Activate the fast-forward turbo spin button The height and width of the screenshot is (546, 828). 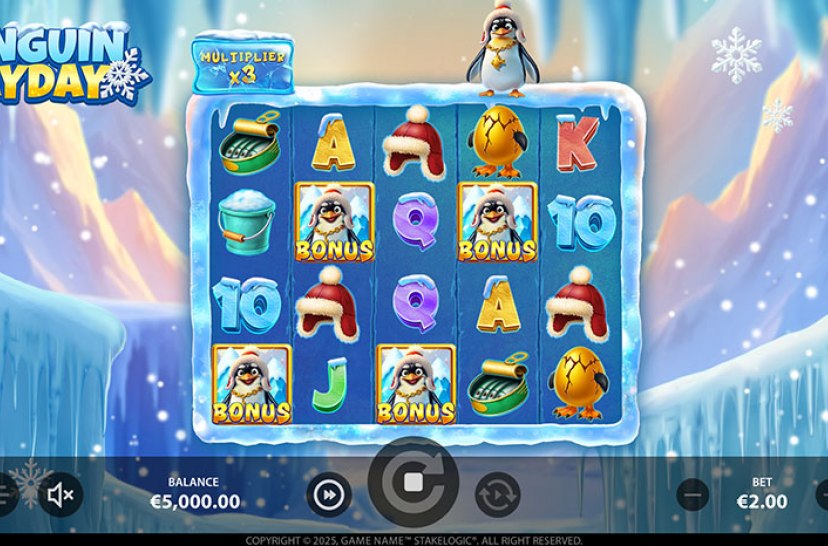coord(329,494)
